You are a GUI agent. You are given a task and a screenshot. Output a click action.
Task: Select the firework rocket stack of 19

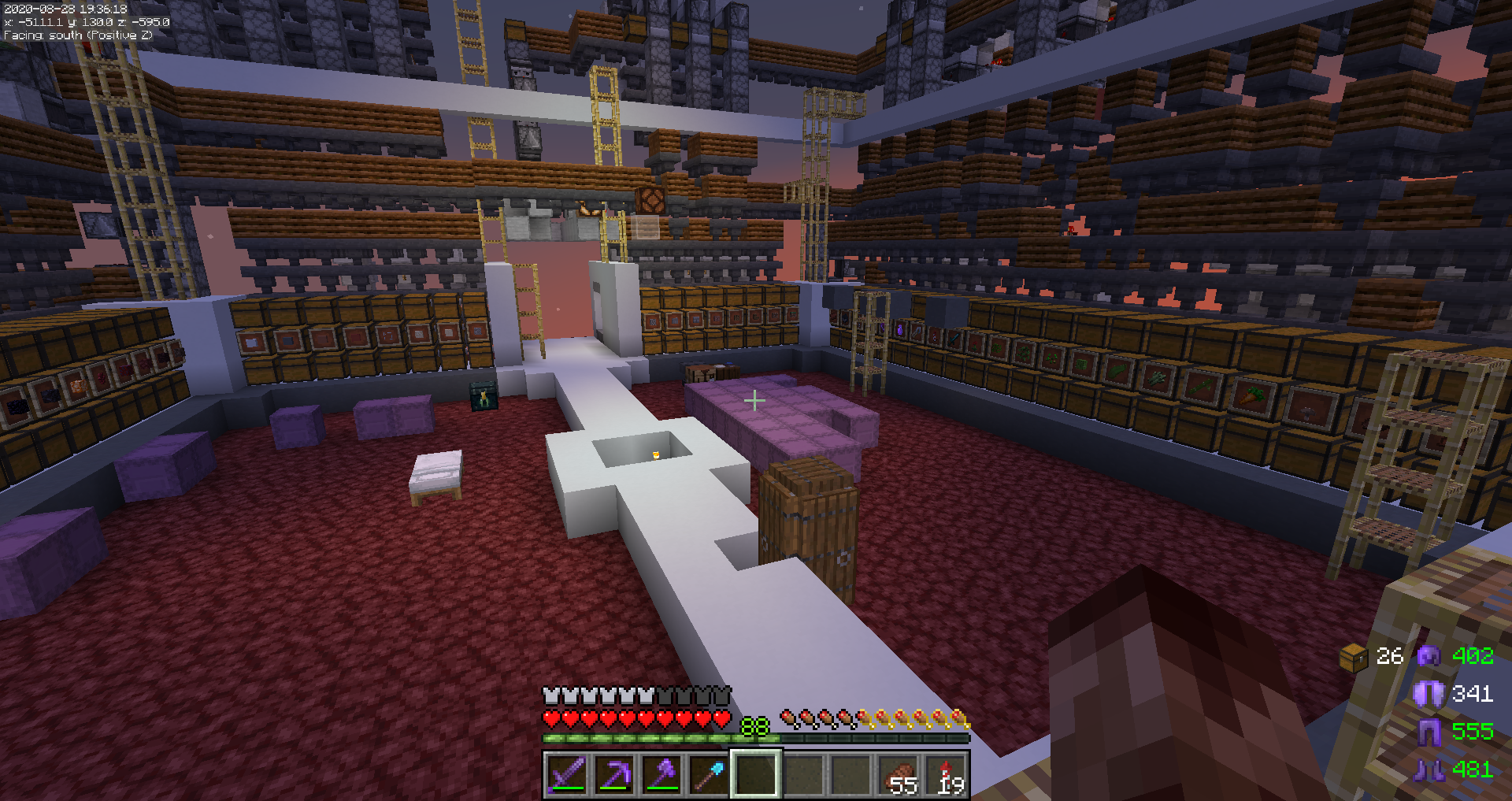946,774
